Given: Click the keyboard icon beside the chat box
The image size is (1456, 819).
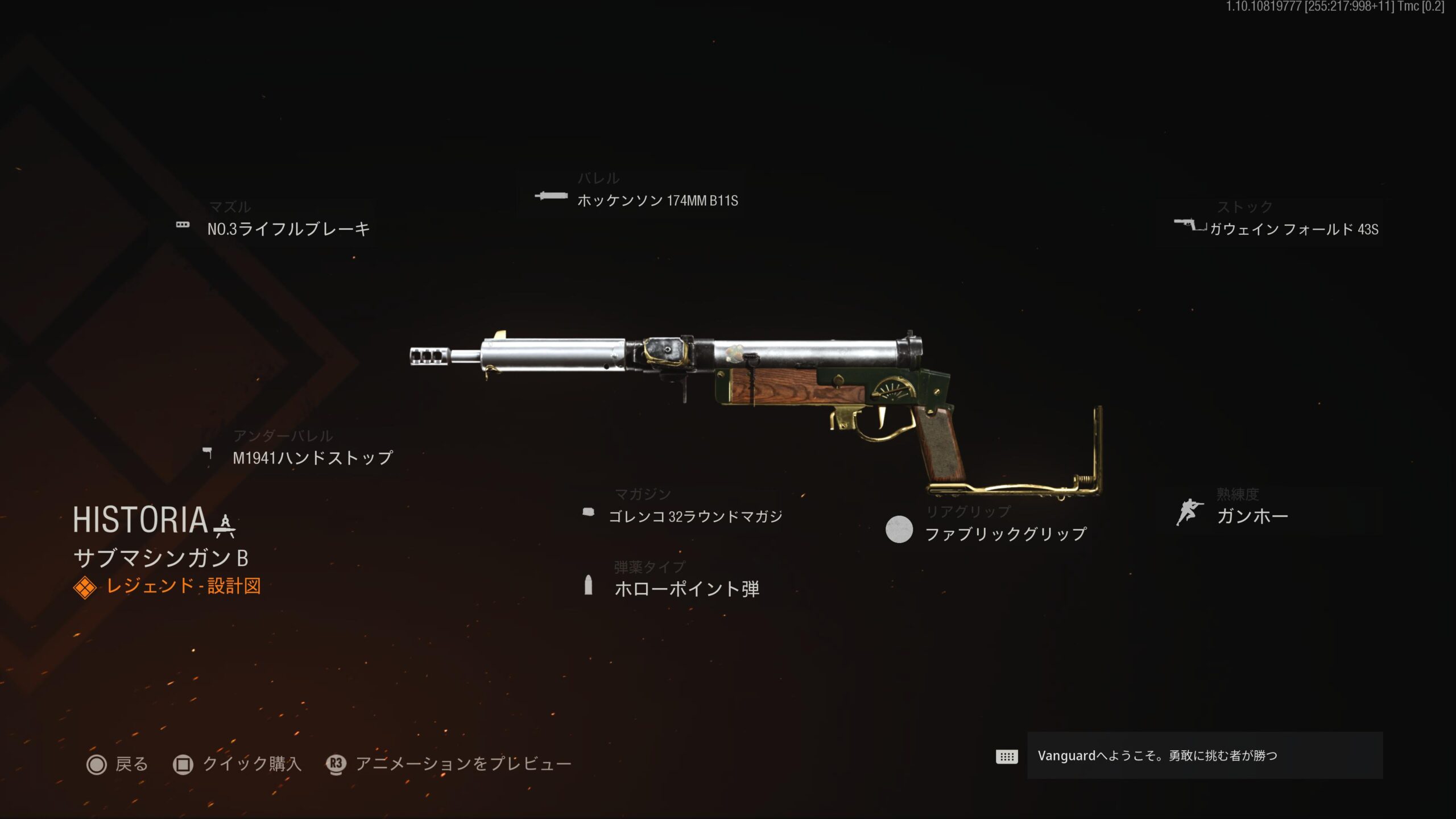Looking at the screenshot, I should (1006, 756).
